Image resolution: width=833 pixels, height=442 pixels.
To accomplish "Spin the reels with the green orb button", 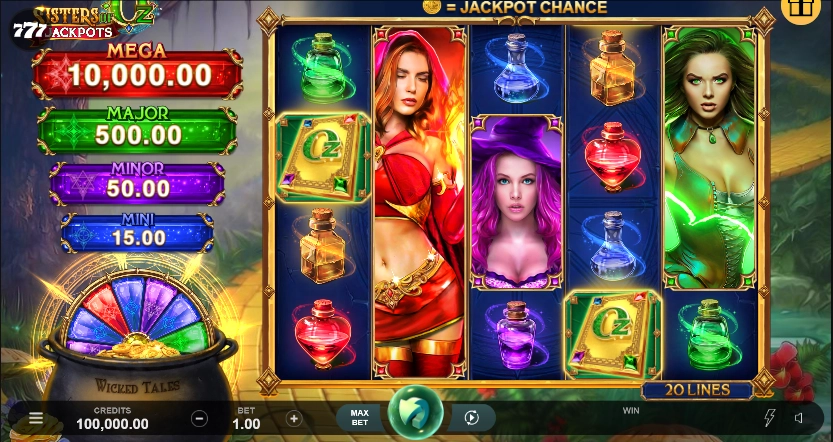I will coord(415,415).
